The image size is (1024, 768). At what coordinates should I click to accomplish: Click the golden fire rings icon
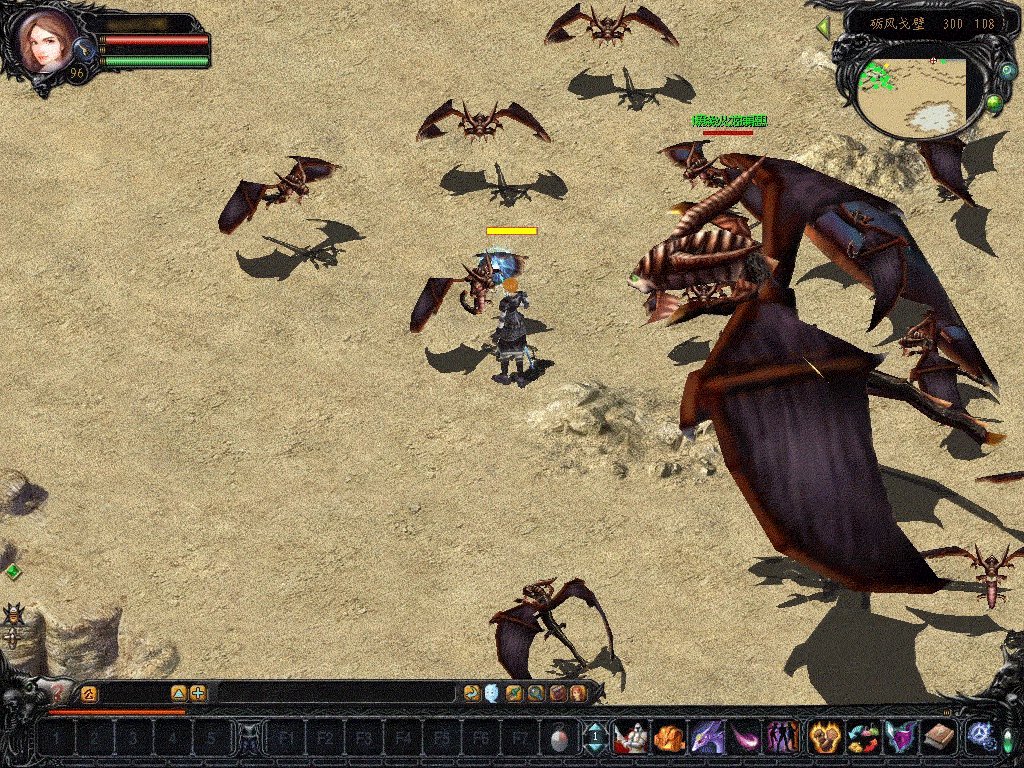coord(823,738)
